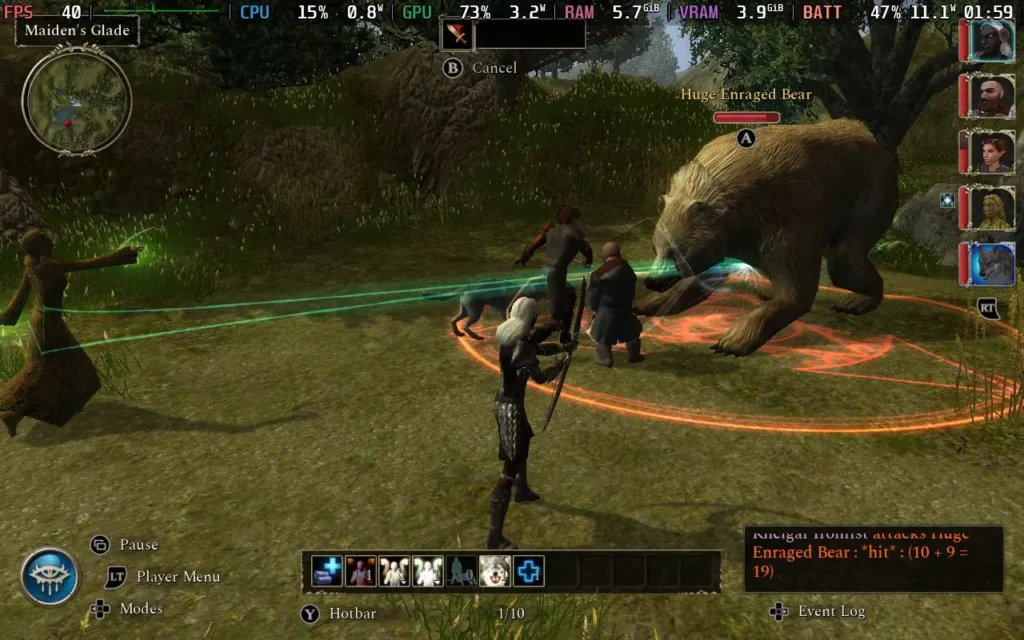Click the status effect icon beside the dryad portrait
1024x640 pixels.
click(x=947, y=200)
